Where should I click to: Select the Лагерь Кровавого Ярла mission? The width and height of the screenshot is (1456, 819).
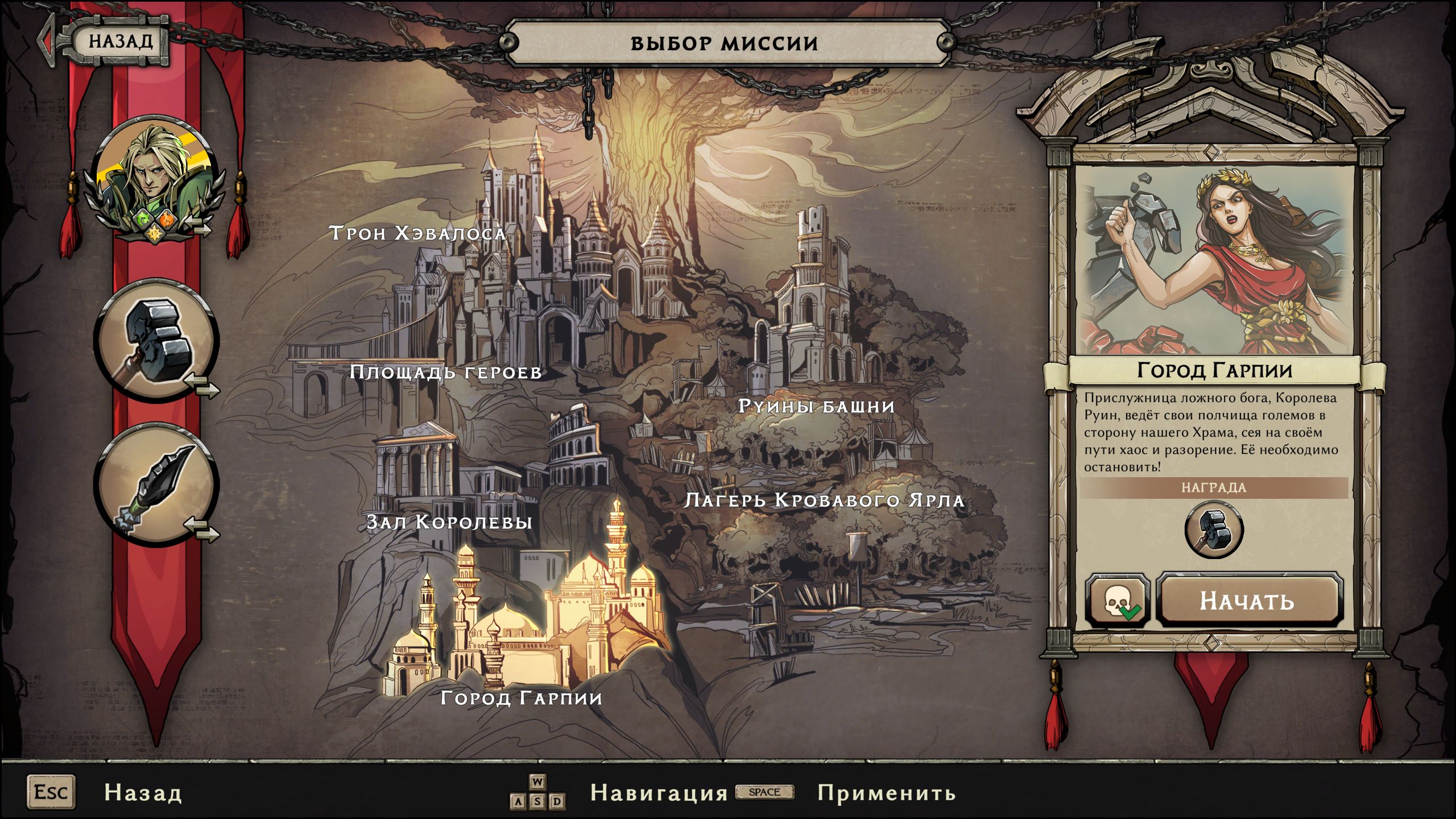pyautogui.click(x=824, y=500)
